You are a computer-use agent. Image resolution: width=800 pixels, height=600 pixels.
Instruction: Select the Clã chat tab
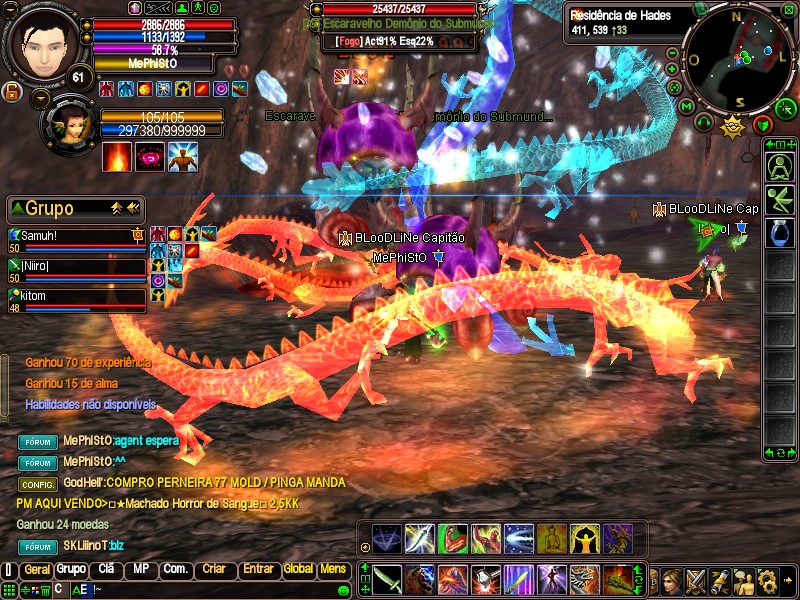click(x=105, y=569)
